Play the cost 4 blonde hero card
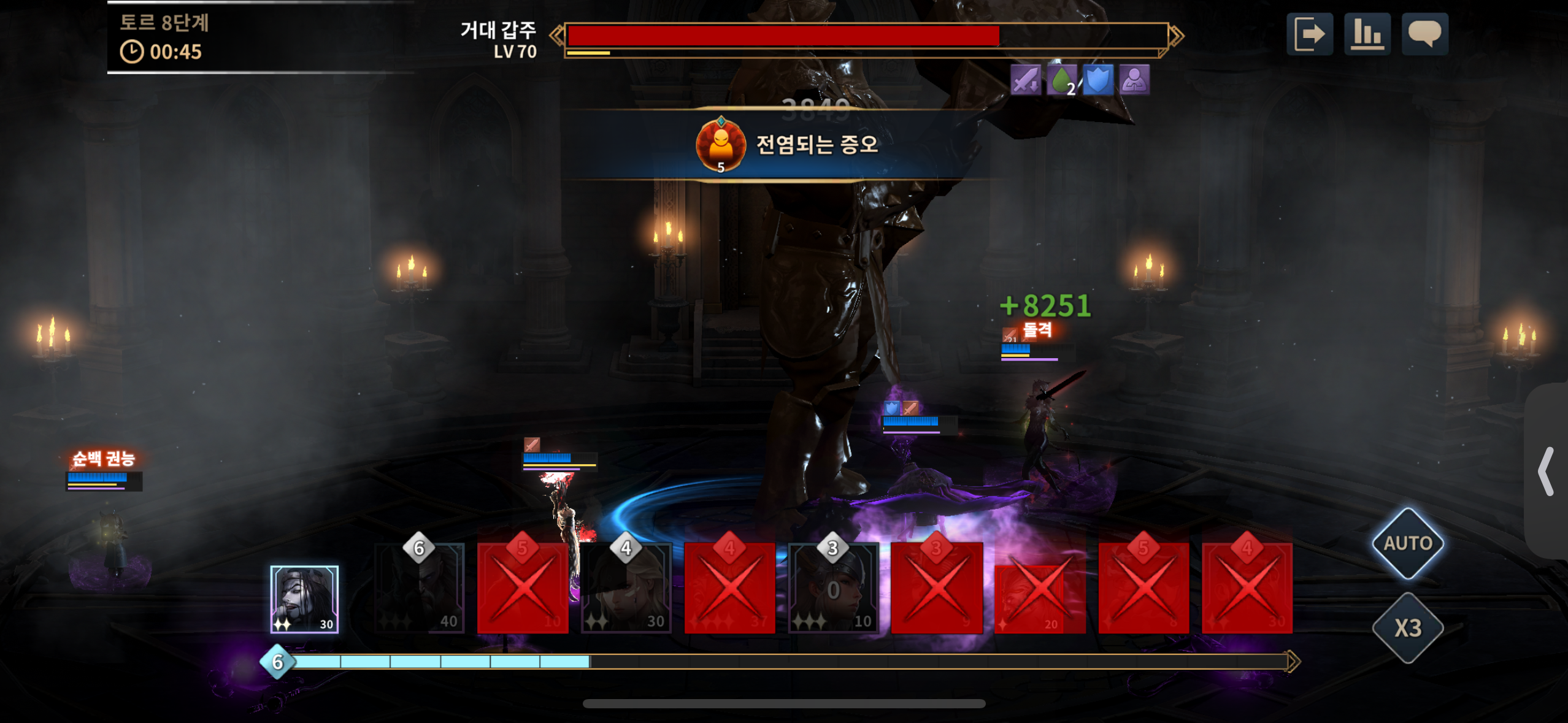The height and width of the screenshot is (723, 1568). (x=626, y=589)
